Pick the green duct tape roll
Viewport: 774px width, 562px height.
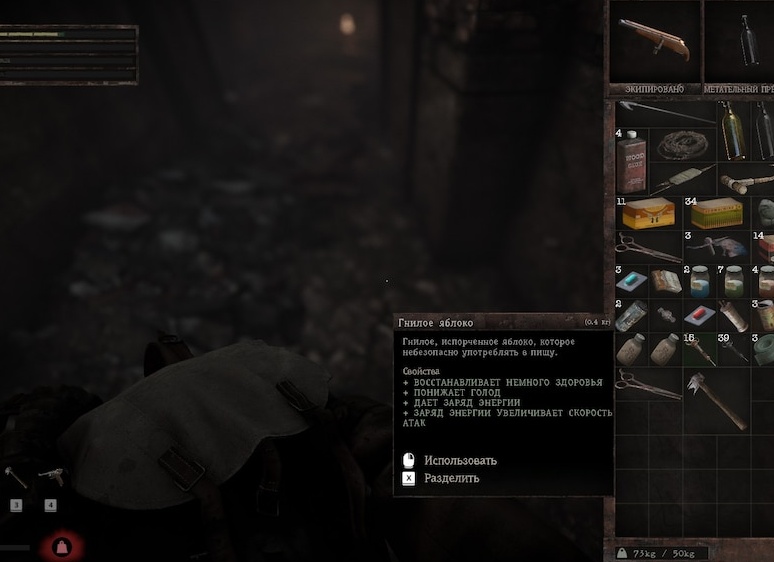click(x=764, y=347)
